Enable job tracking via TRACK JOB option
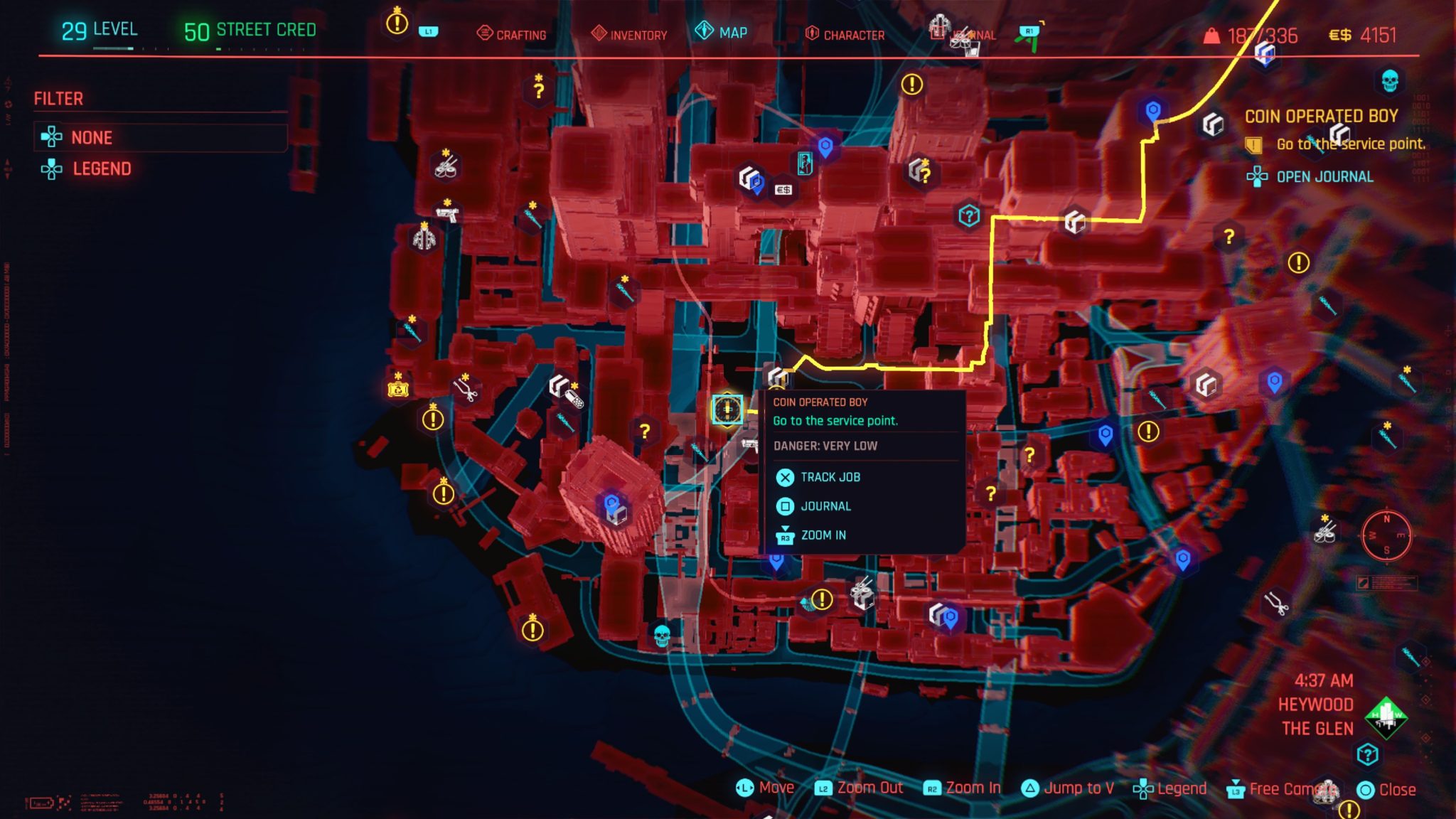 [x=830, y=477]
